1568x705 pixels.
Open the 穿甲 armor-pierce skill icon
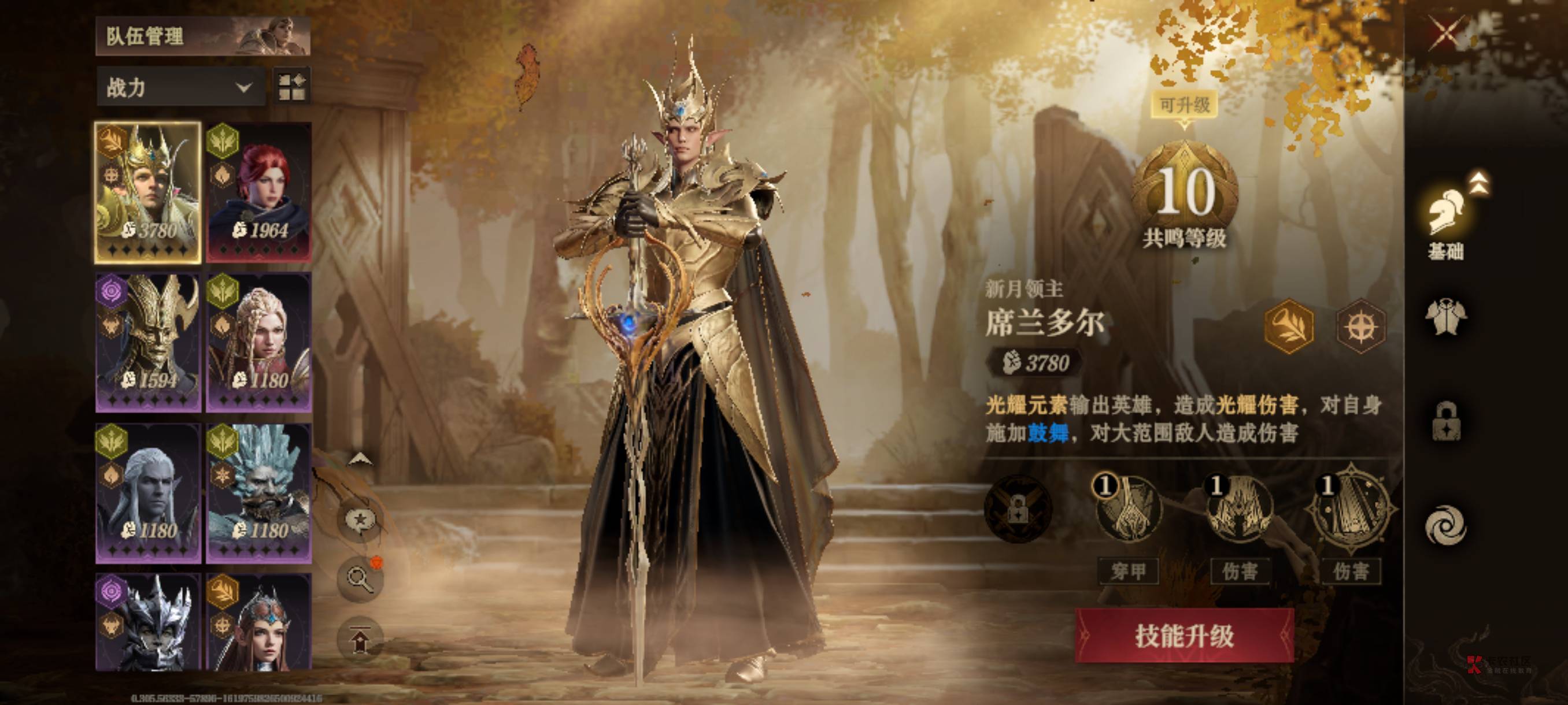pyautogui.click(x=1127, y=510)
